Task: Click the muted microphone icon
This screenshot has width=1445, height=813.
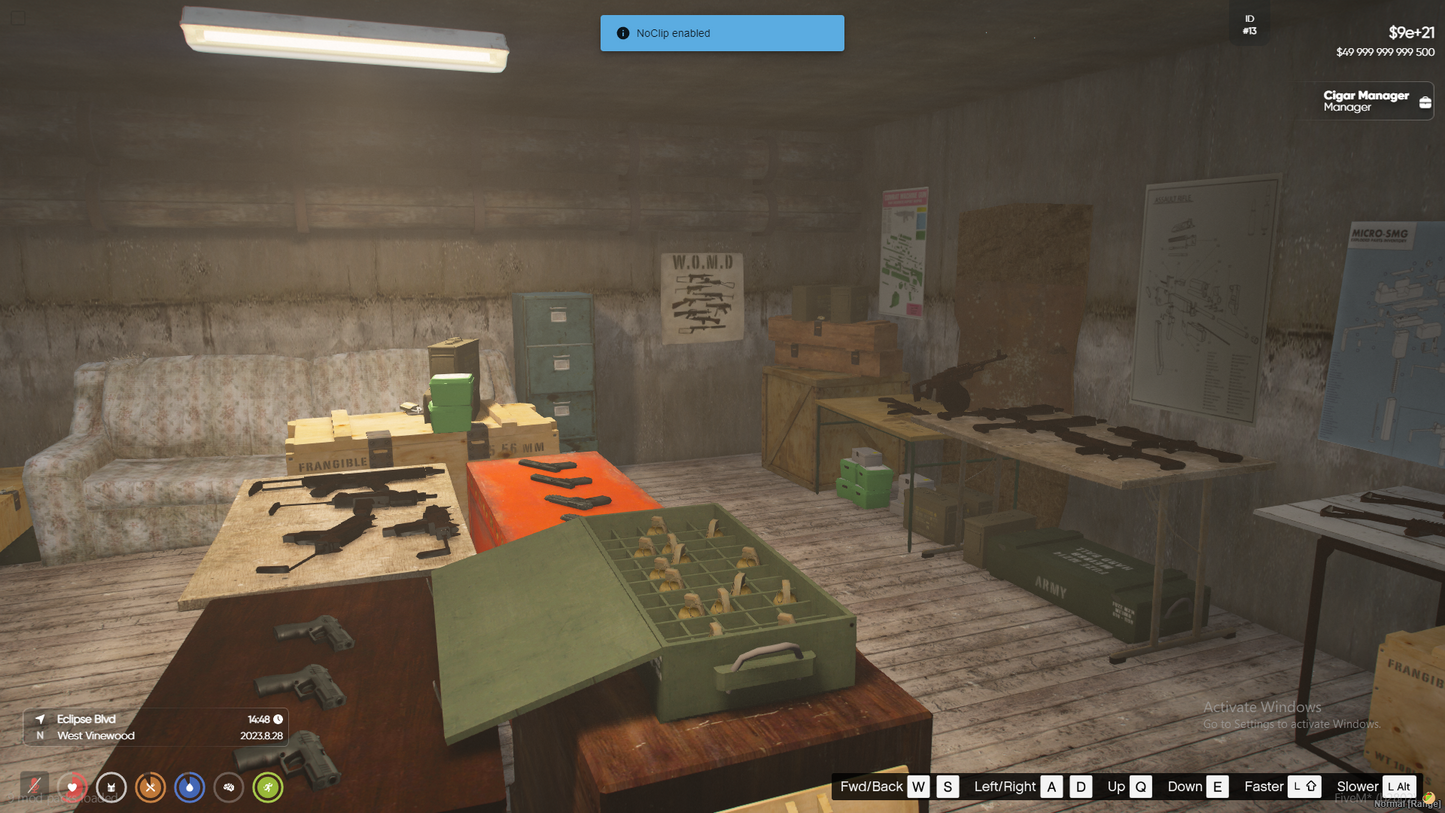Action: [34, 787]
